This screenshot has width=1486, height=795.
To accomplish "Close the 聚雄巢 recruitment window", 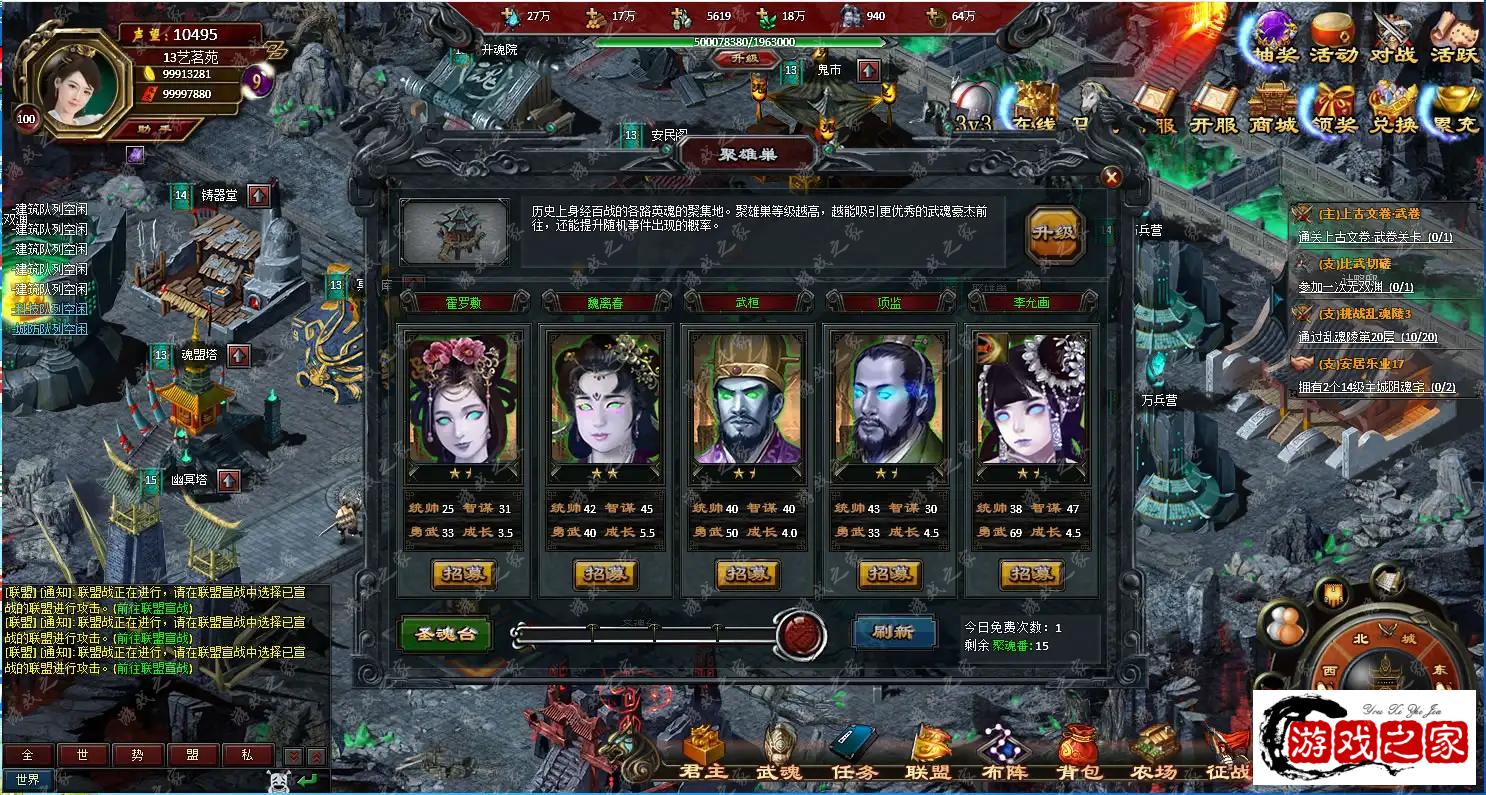I will 1111,178.
